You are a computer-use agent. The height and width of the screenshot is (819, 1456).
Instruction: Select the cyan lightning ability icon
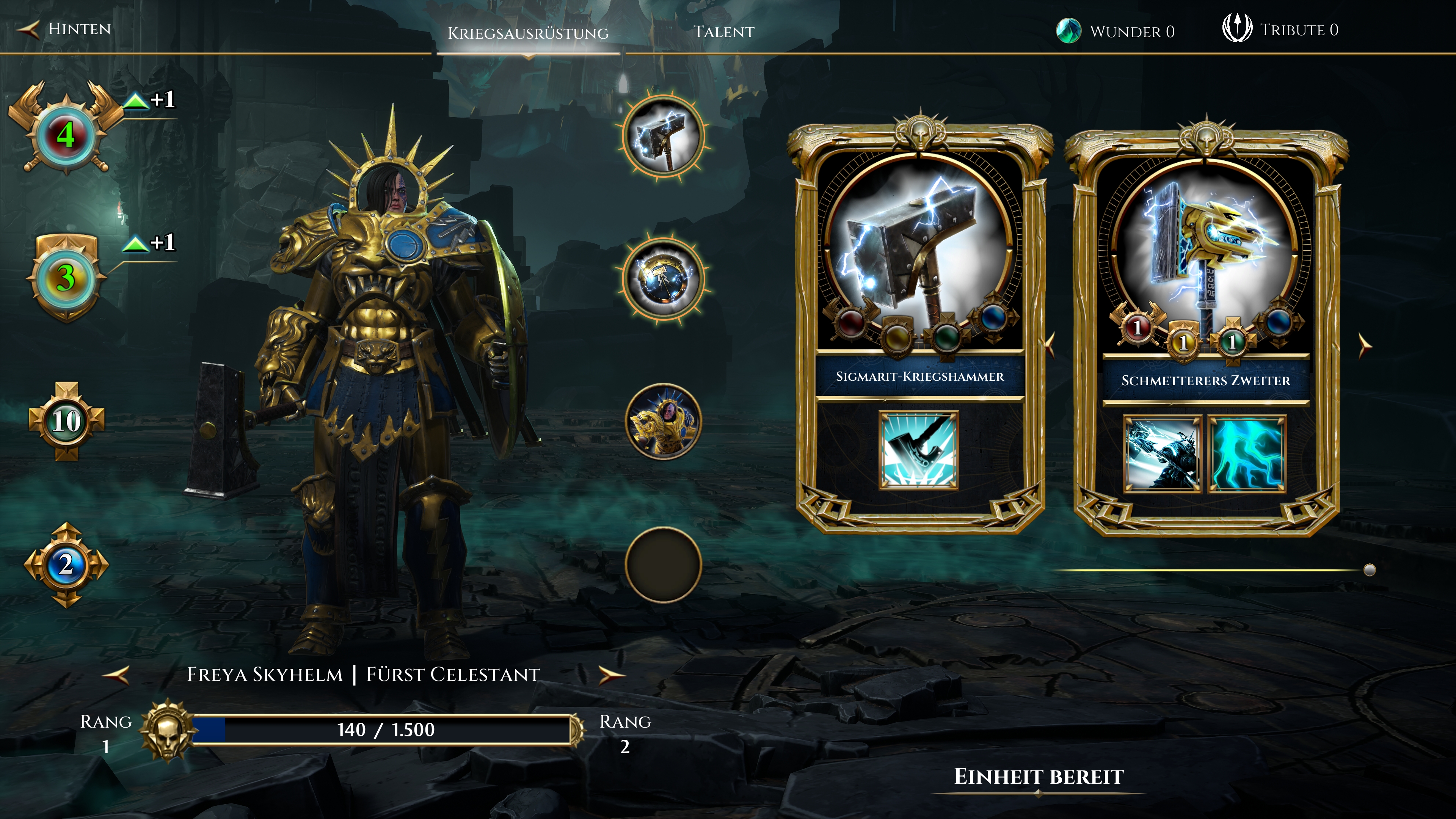coord(1247,454)
